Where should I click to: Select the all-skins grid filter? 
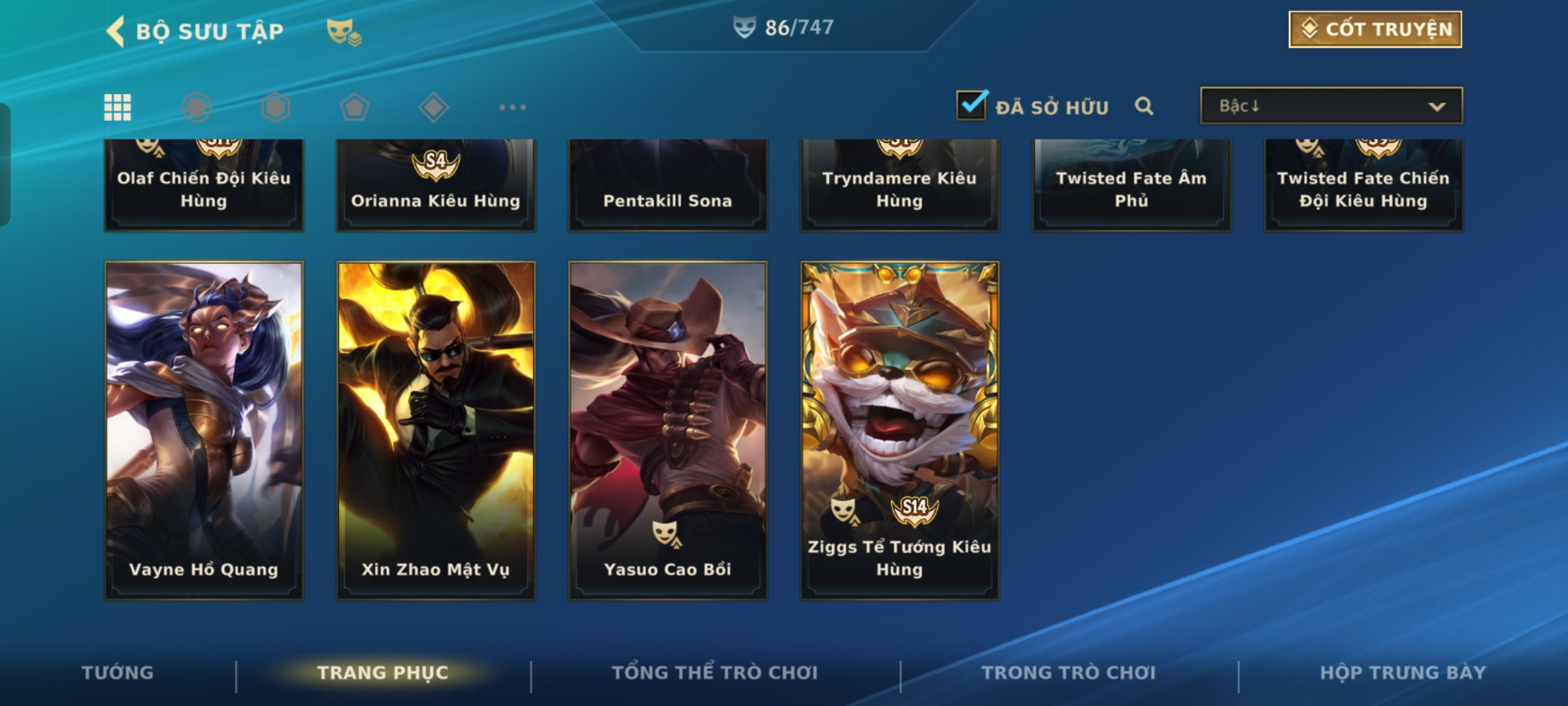[118, 107]
